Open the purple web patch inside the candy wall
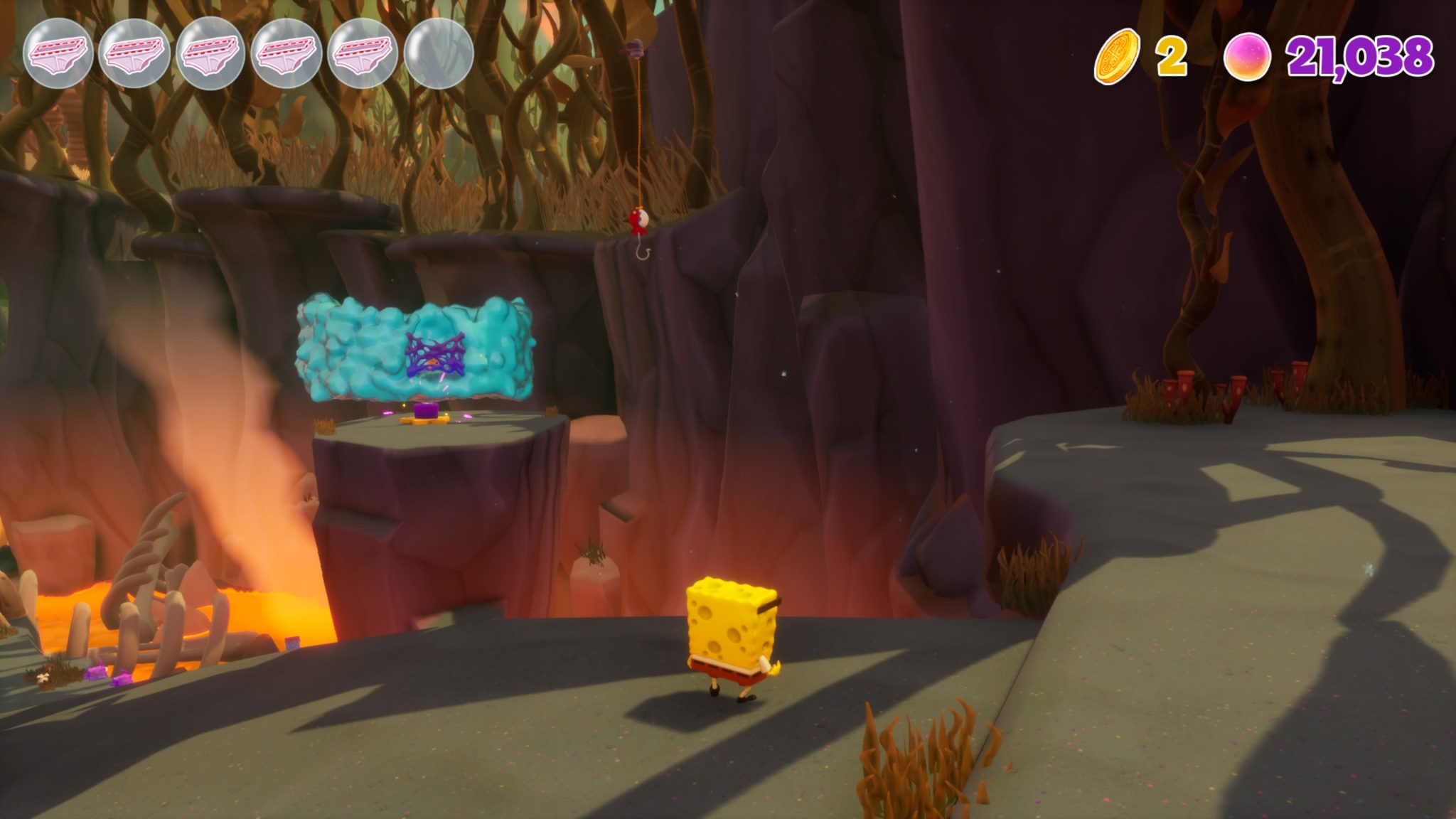 [434, 355]
